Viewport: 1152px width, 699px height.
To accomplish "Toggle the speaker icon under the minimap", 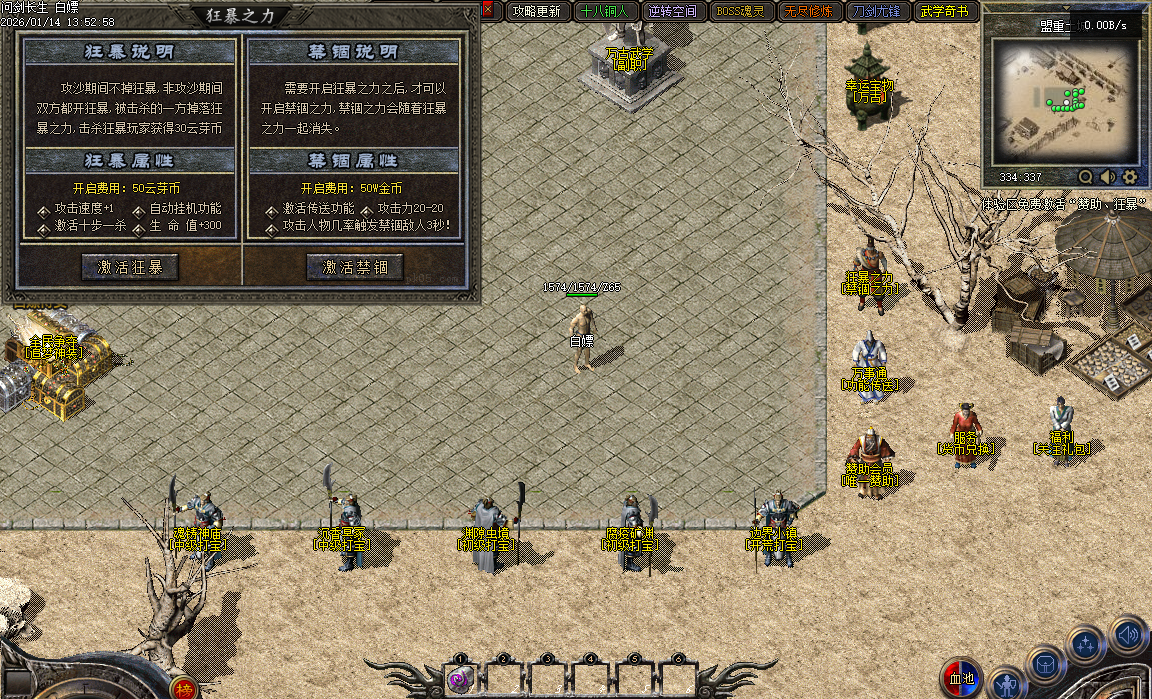I will [x=1107, y=177].
